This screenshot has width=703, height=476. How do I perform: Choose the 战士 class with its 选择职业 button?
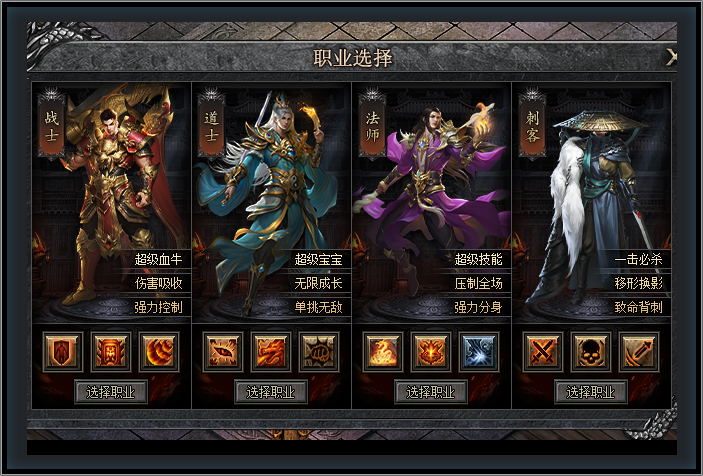pos(112,391)
